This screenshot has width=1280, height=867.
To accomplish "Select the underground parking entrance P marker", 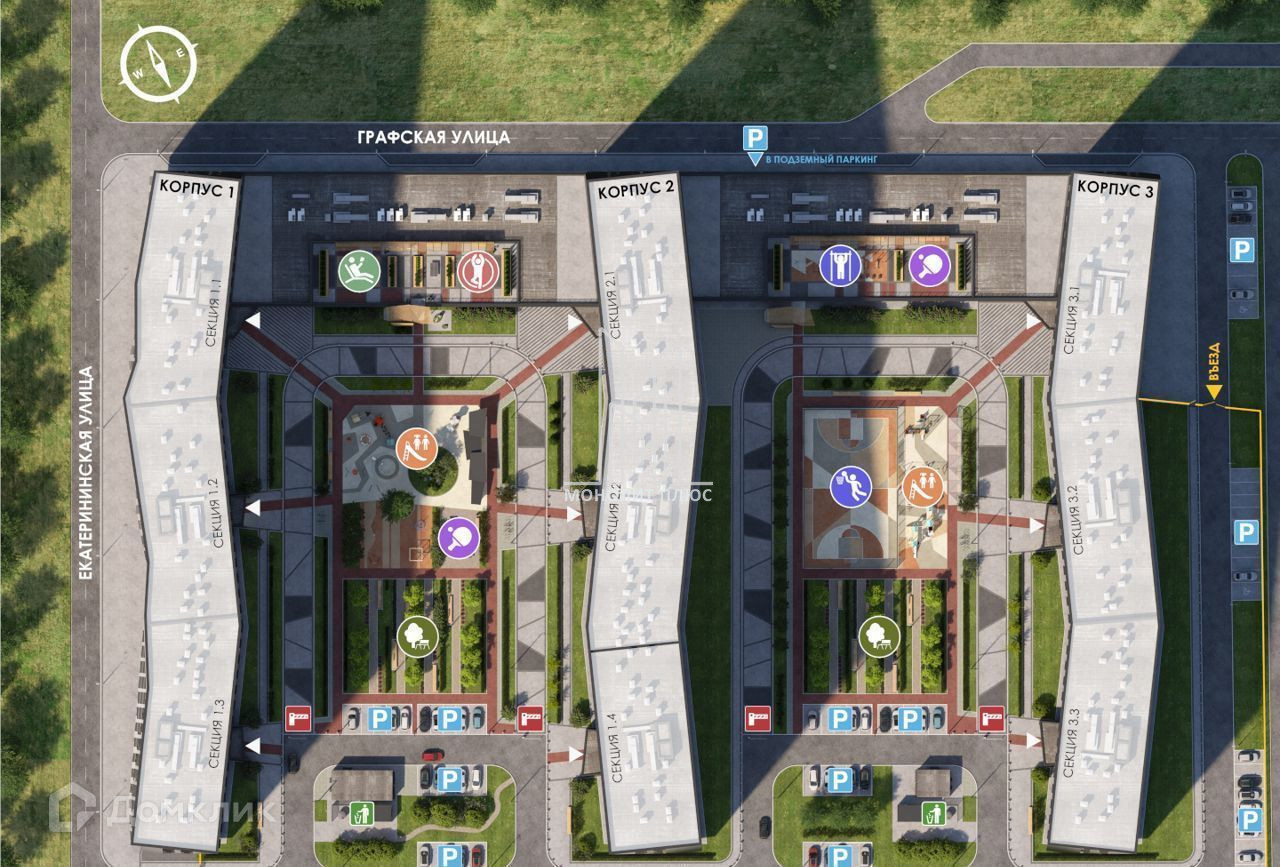I will pyautogui.click(x=755, y=140).
